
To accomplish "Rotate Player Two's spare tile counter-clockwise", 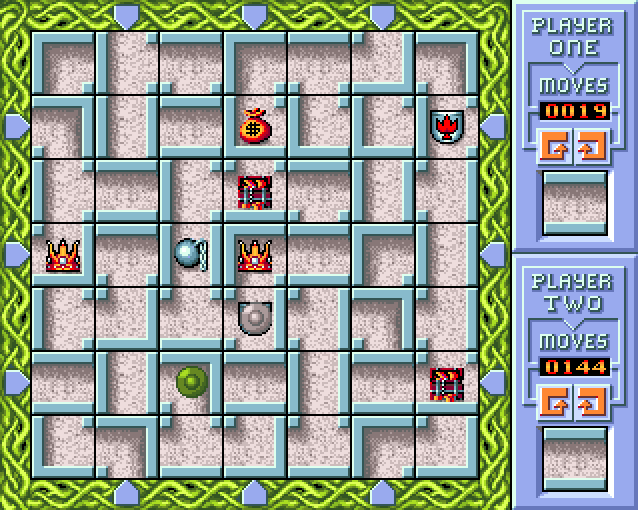I will [557, 403].
